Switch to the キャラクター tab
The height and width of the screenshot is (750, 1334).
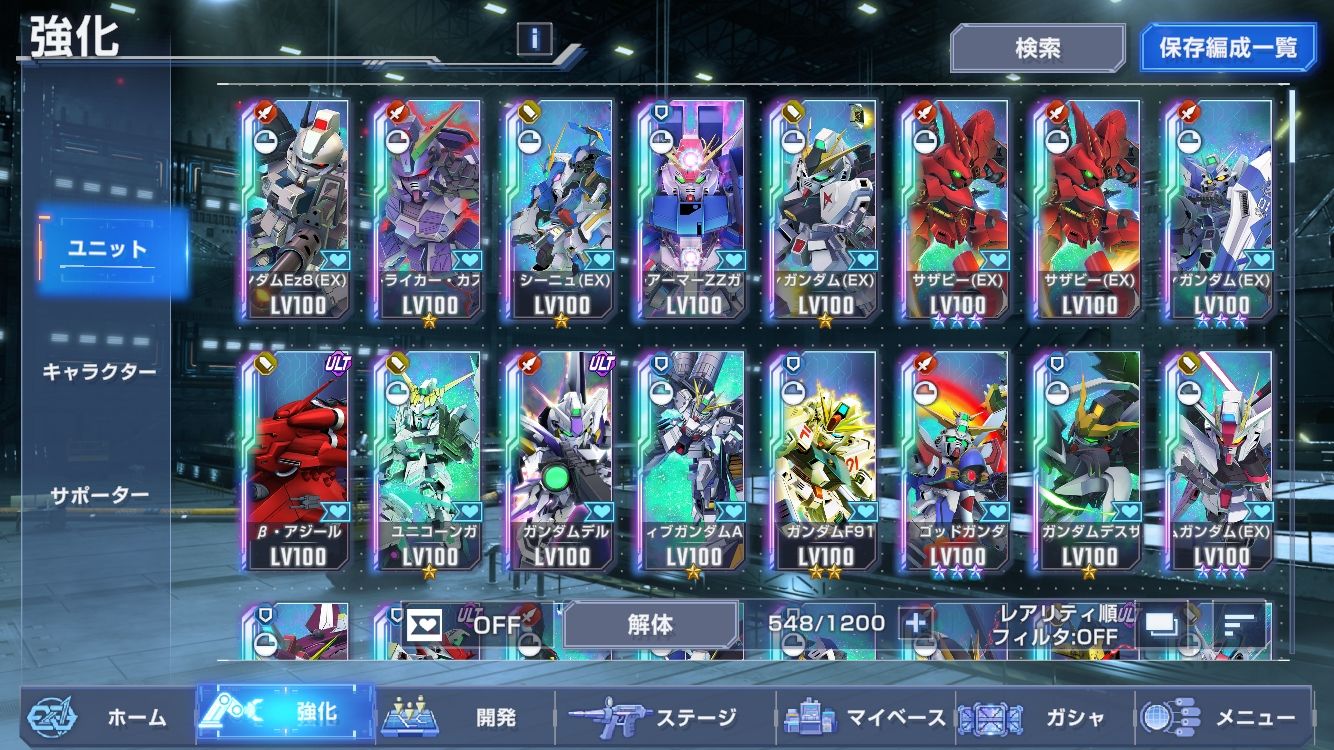tap(101, 372)
